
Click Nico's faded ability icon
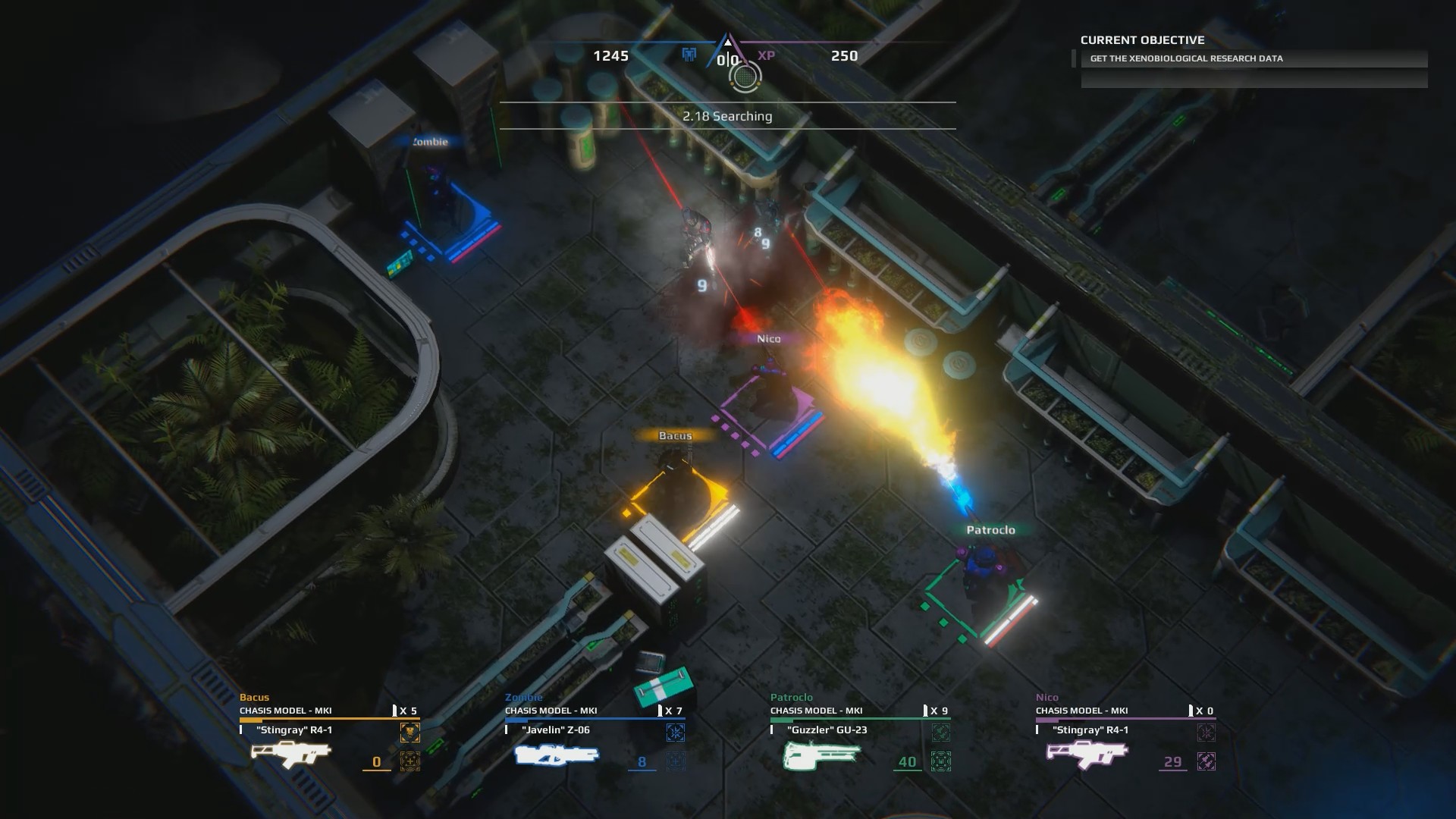[x=1207, y=732]
